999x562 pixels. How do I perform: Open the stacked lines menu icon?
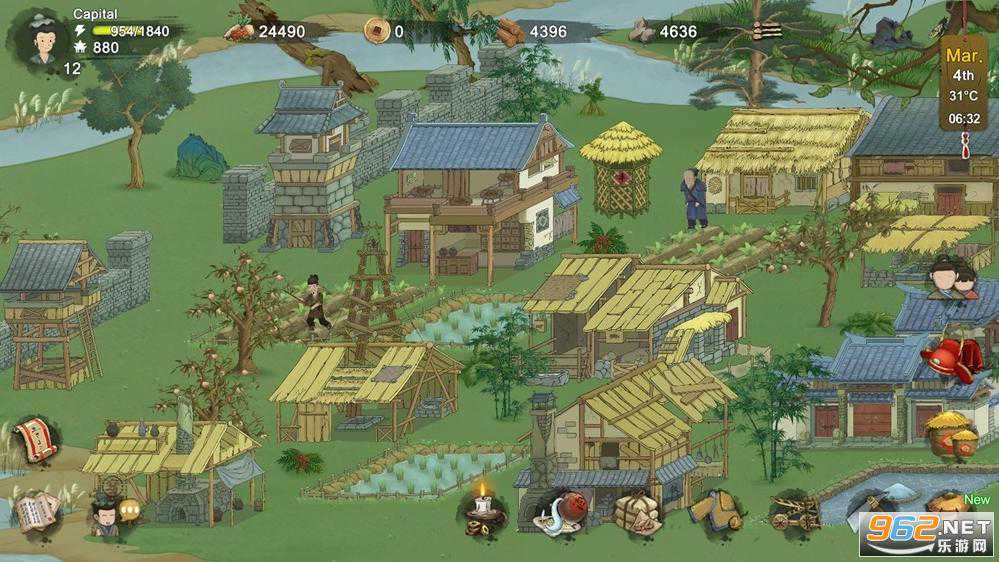point(768,31)
